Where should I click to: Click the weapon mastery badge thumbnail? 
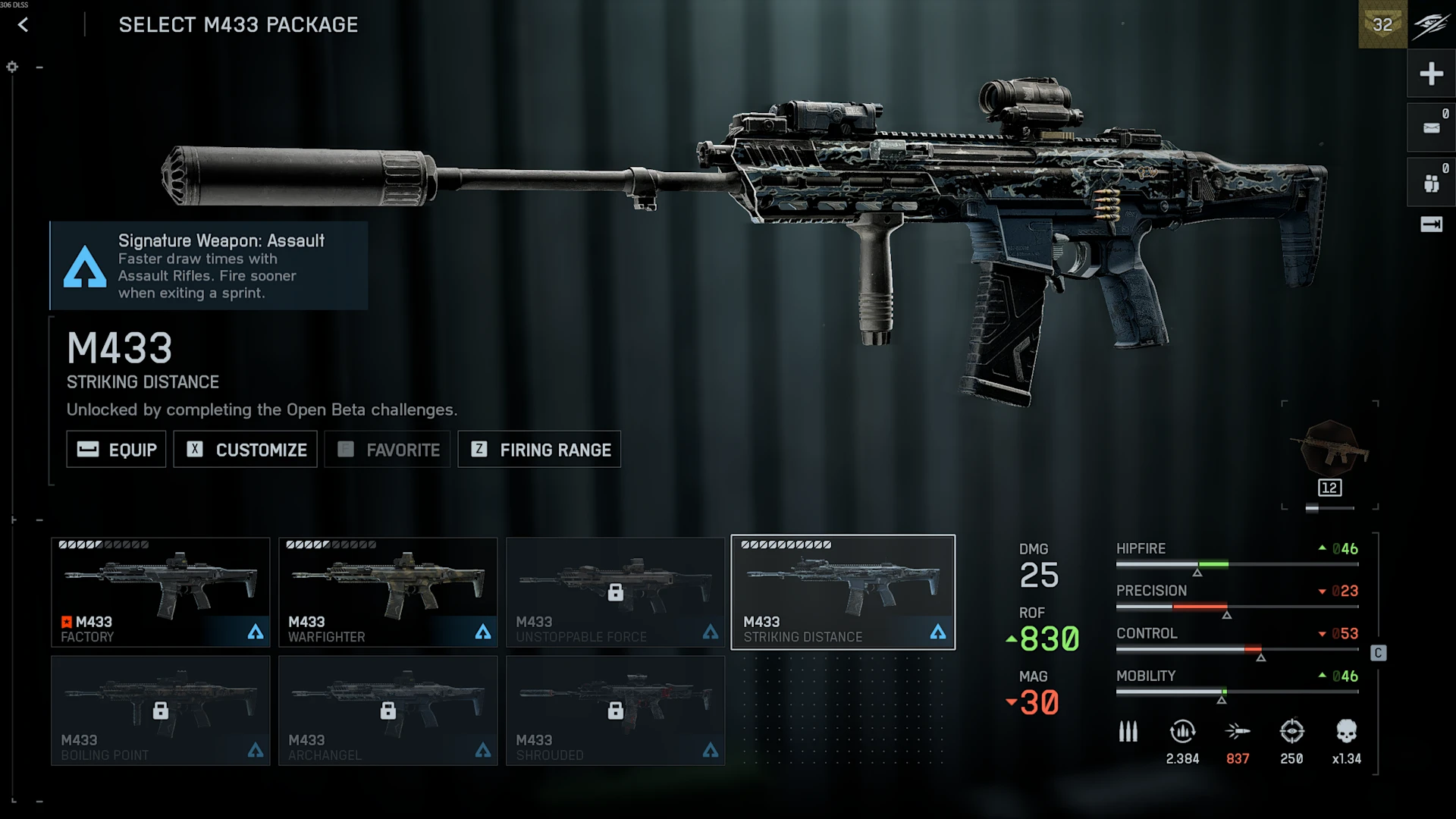[1330, 452]
